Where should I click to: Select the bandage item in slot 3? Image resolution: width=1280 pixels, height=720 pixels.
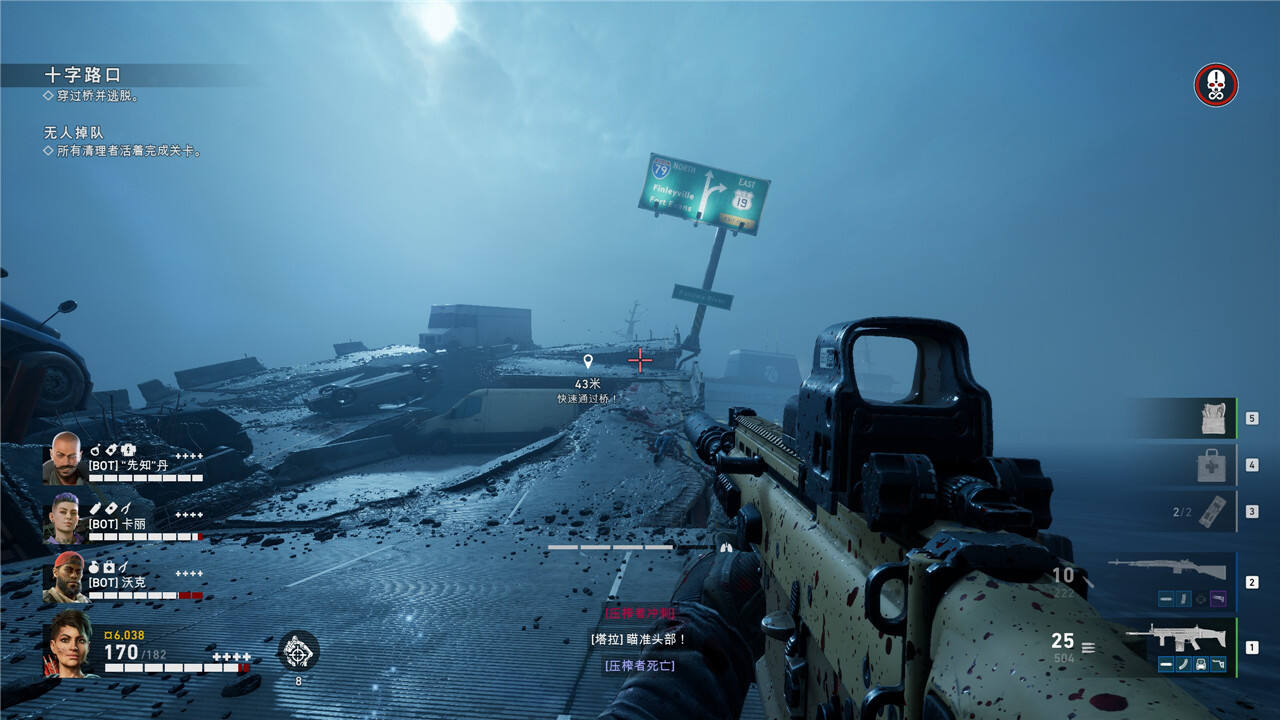point(1210,511)
